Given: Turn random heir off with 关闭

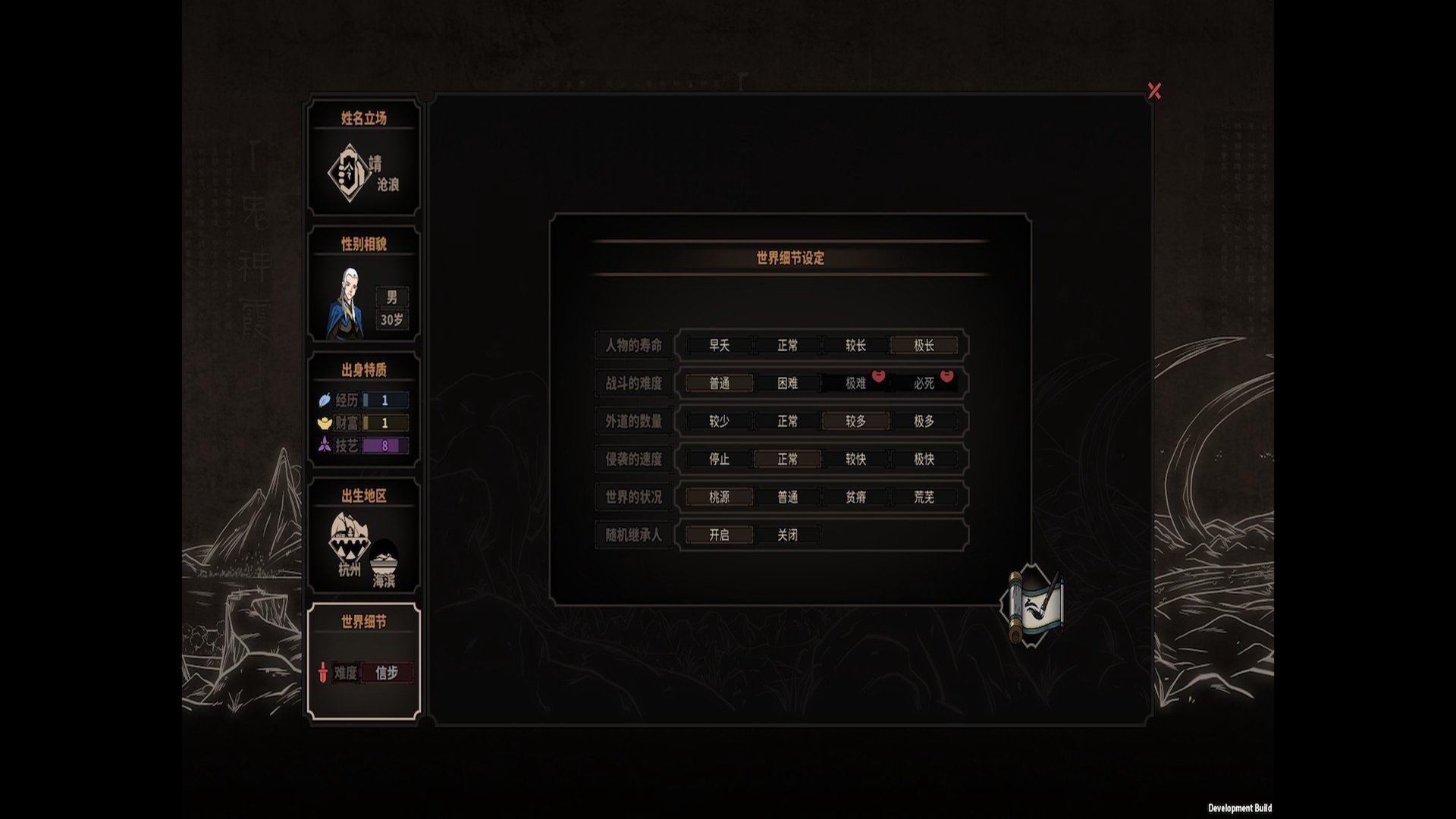Looking at the screenshot, I should point(787,535).
